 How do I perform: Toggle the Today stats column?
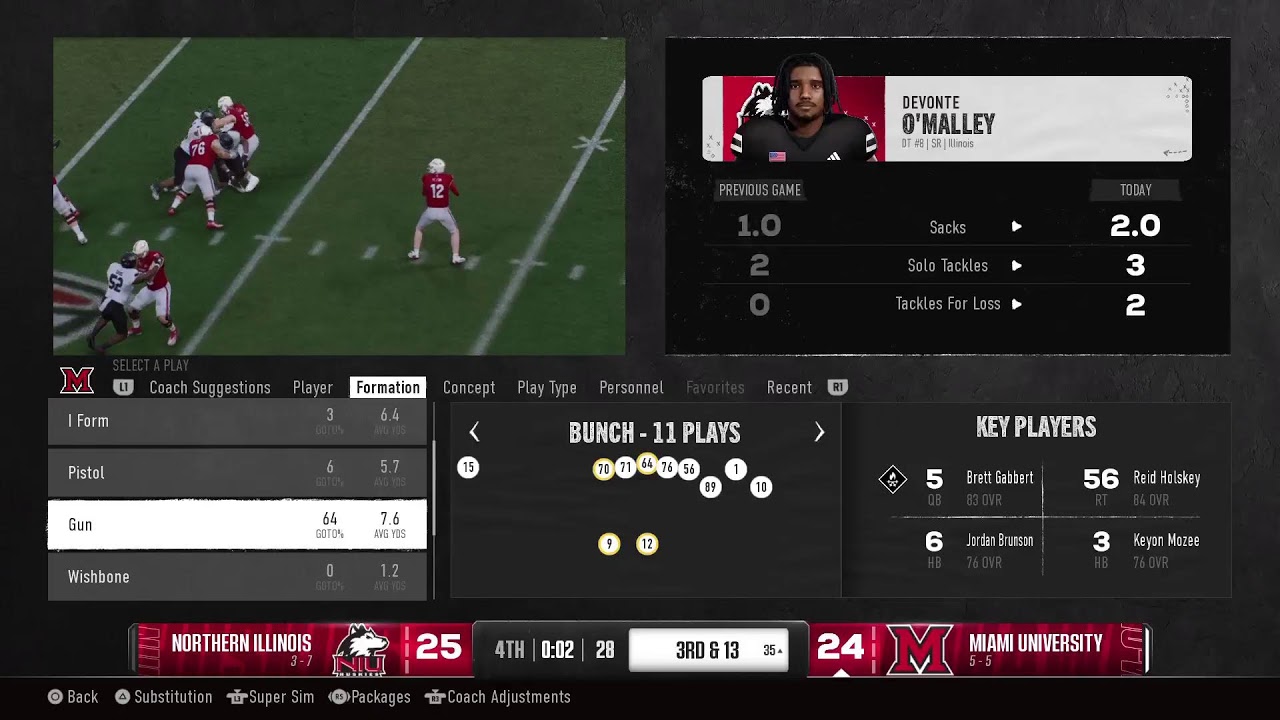click(x=1136, y=190)
